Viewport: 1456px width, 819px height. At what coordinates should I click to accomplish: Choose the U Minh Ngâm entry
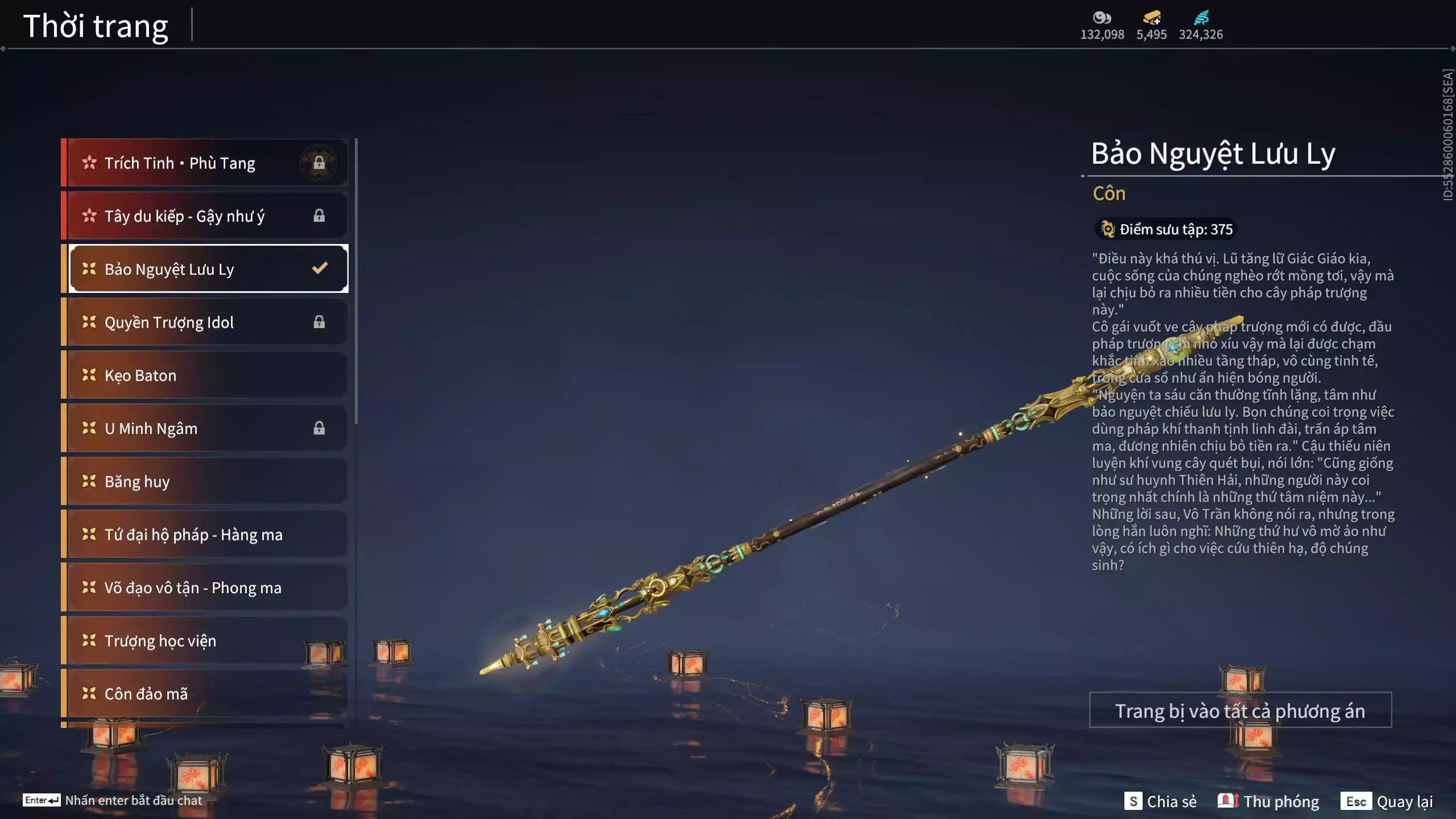(x=205, y=428)
